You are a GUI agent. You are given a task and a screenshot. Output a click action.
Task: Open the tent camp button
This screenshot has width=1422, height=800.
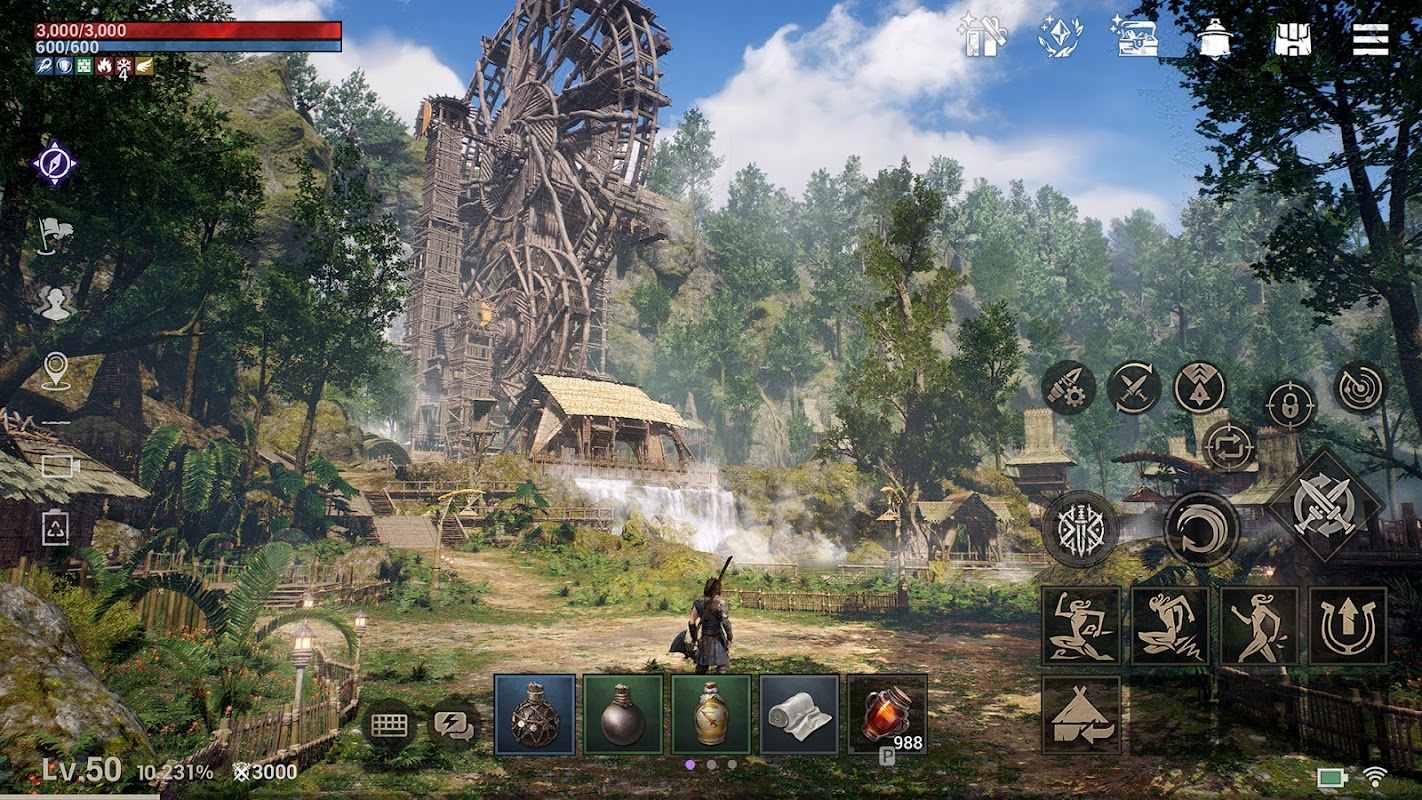(1081, 714)
